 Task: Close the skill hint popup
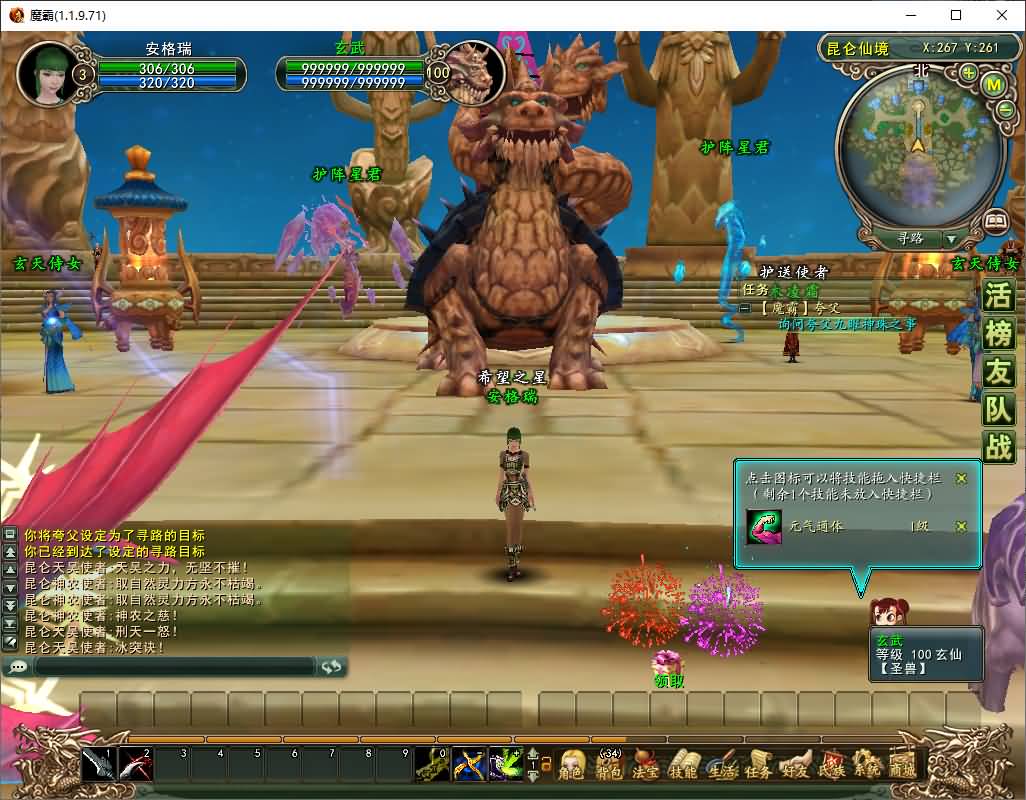(x=961, y=478)
